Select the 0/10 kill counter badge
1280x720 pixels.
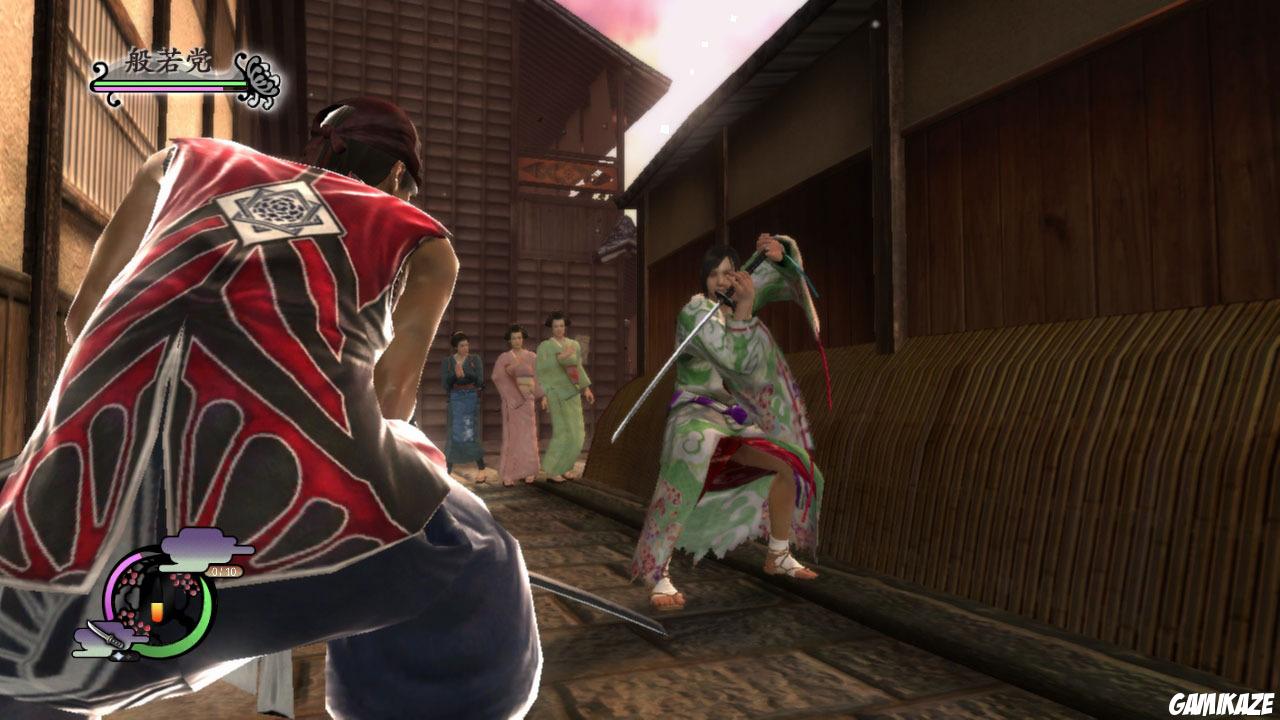point(224,571)
